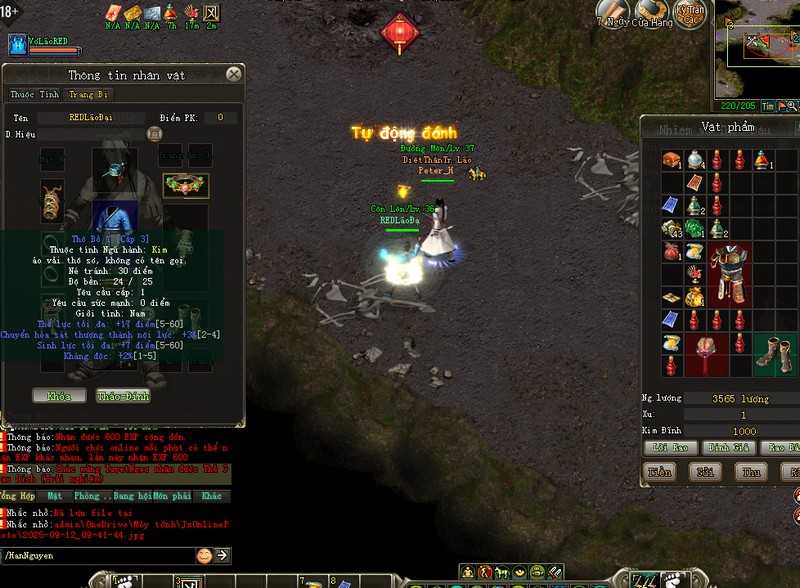Select the Trang Bị tab
Image resolution: width=800 pixels, height=588 pixels.
click(x=88, y=95)
